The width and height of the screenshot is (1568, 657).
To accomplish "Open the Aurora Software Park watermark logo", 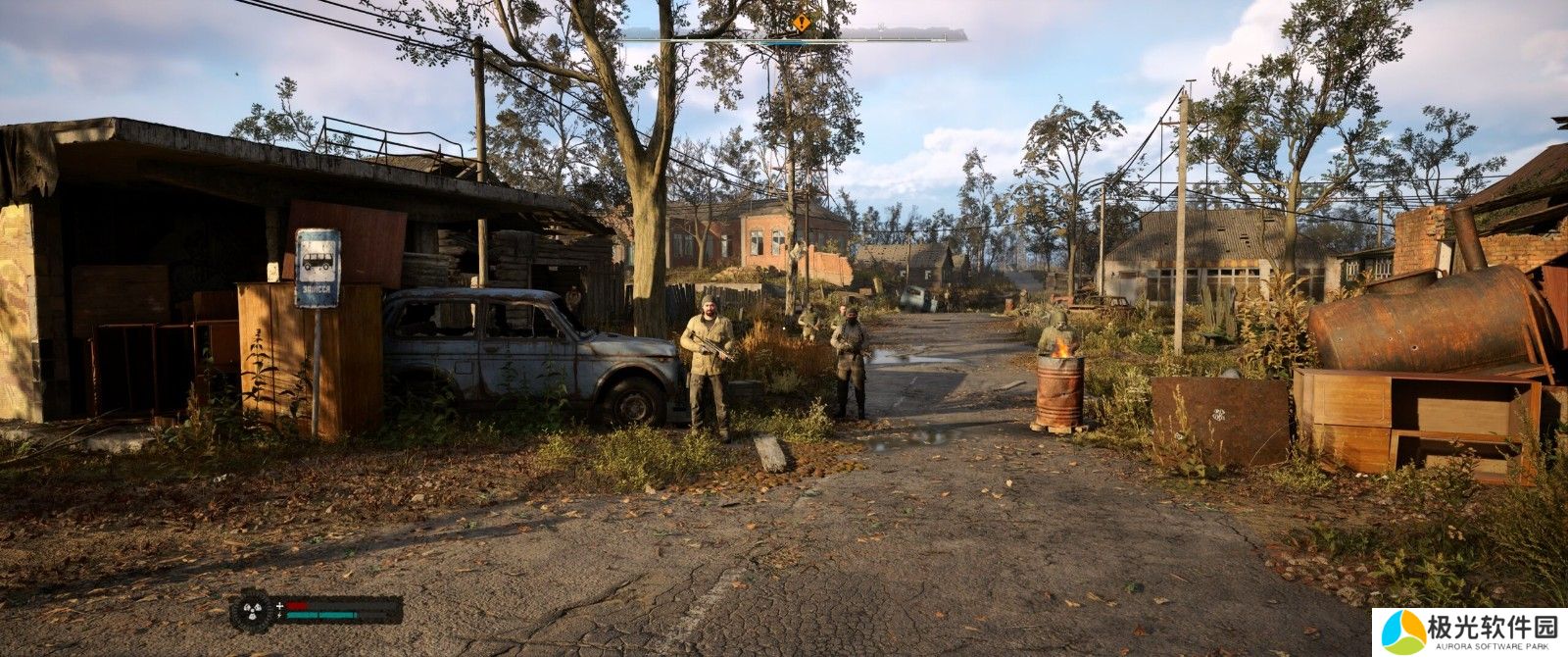I will [1468, 632].
